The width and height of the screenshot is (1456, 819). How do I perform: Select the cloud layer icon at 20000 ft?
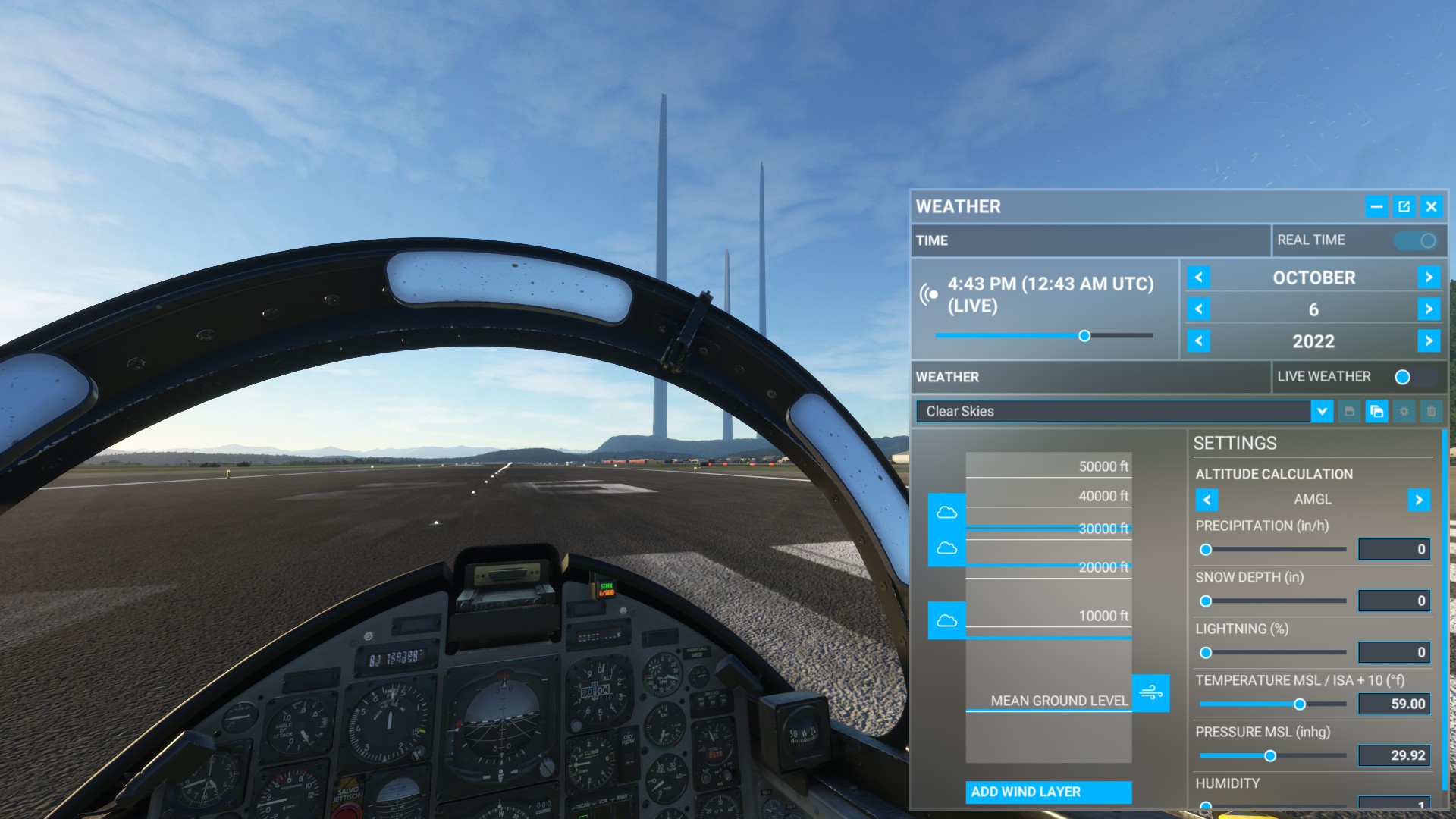946,545
